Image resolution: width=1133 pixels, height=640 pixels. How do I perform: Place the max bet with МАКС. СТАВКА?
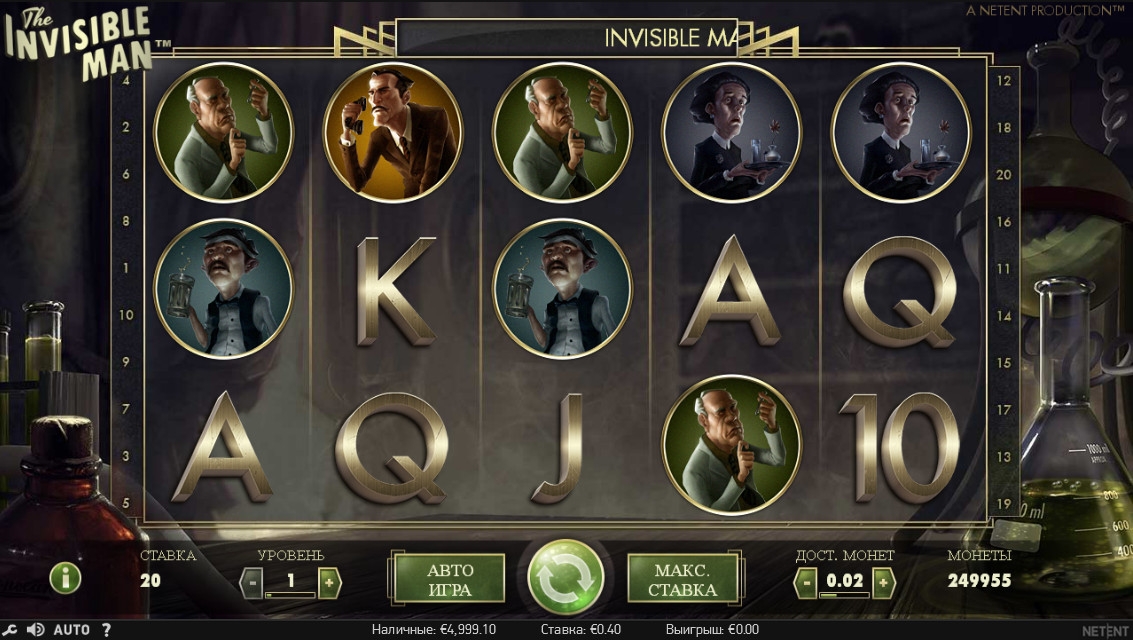[683, 579]
